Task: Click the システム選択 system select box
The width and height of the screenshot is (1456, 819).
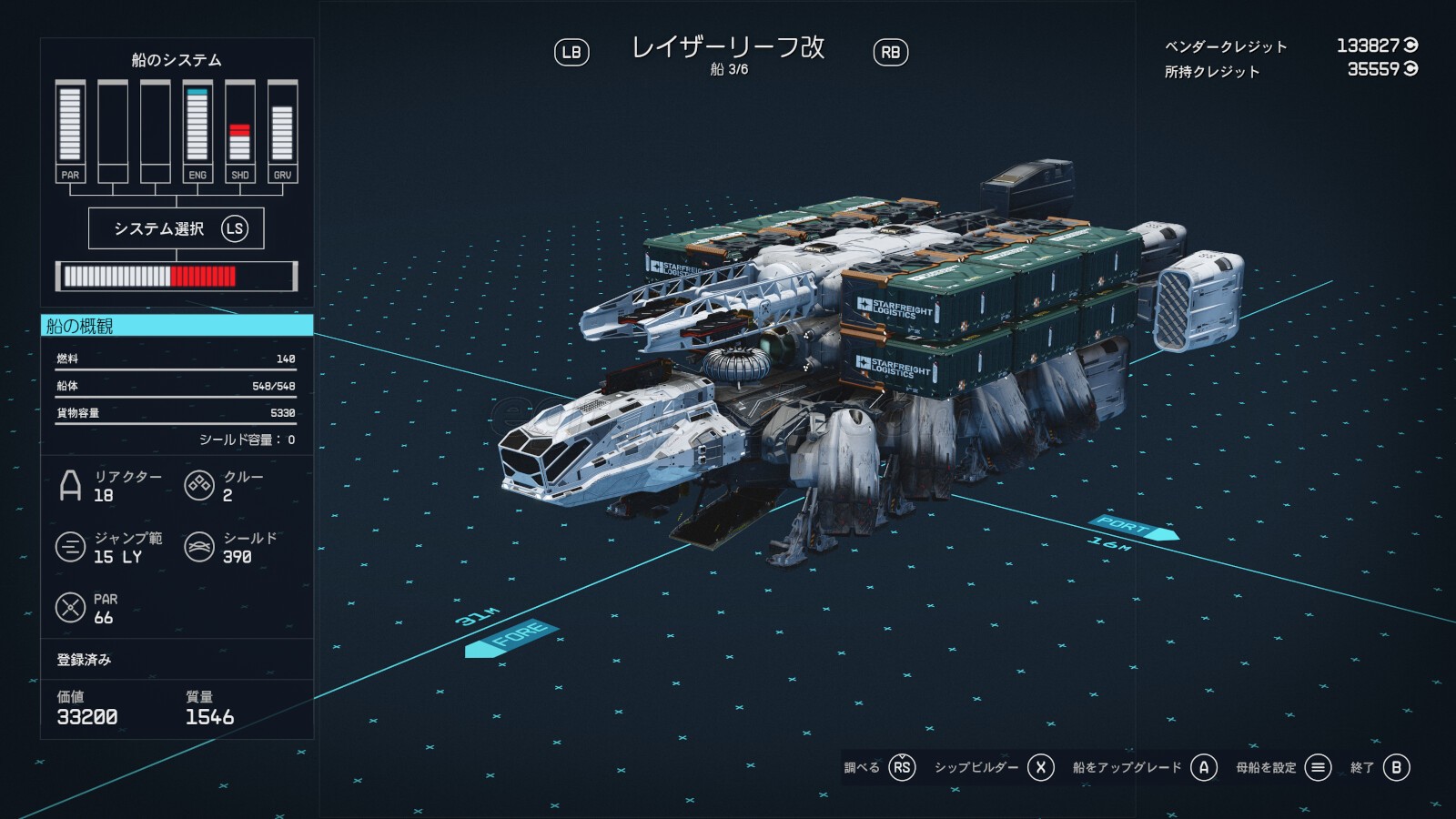Action: coord(176,228)
